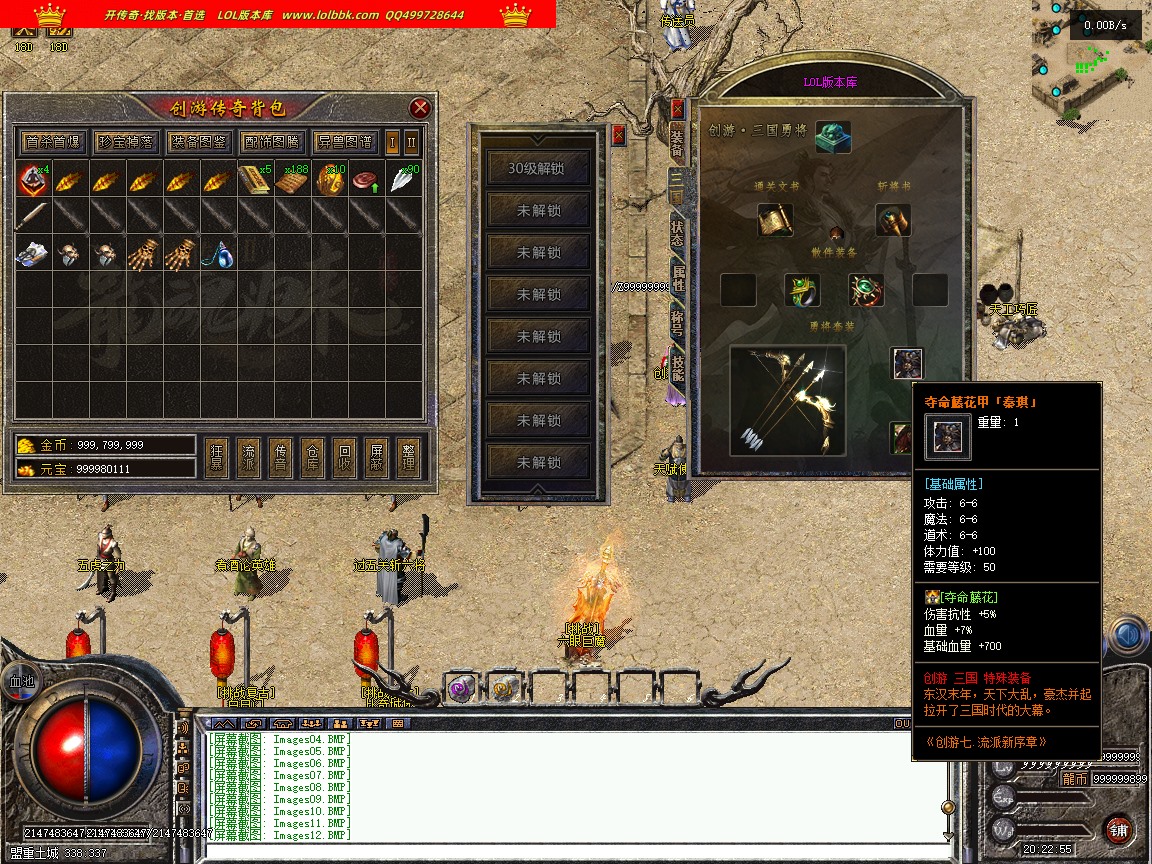Sort the bag with 整理 button
This screenshot has height=864, width=1152.
click(407, 458)
